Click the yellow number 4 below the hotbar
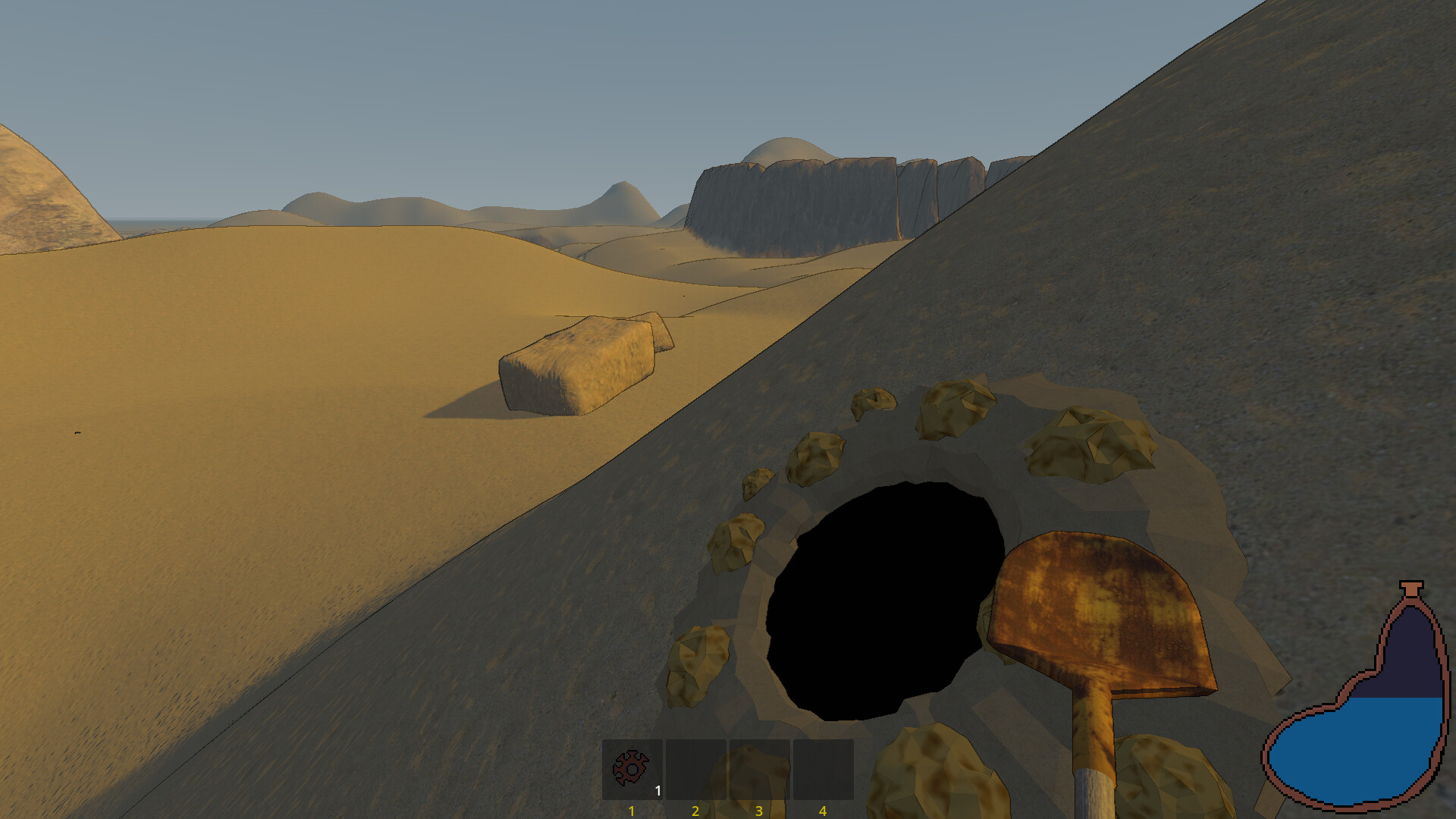 pos(822,811)
